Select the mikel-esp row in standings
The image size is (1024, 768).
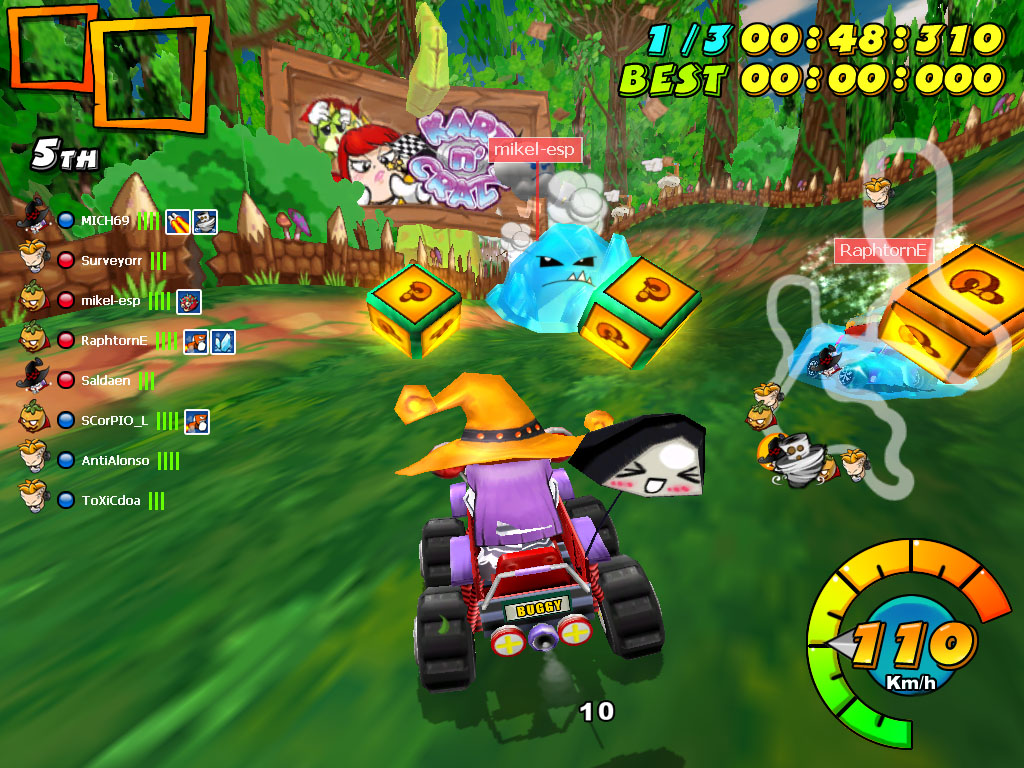pyautogui.click(x=110, y=300)
